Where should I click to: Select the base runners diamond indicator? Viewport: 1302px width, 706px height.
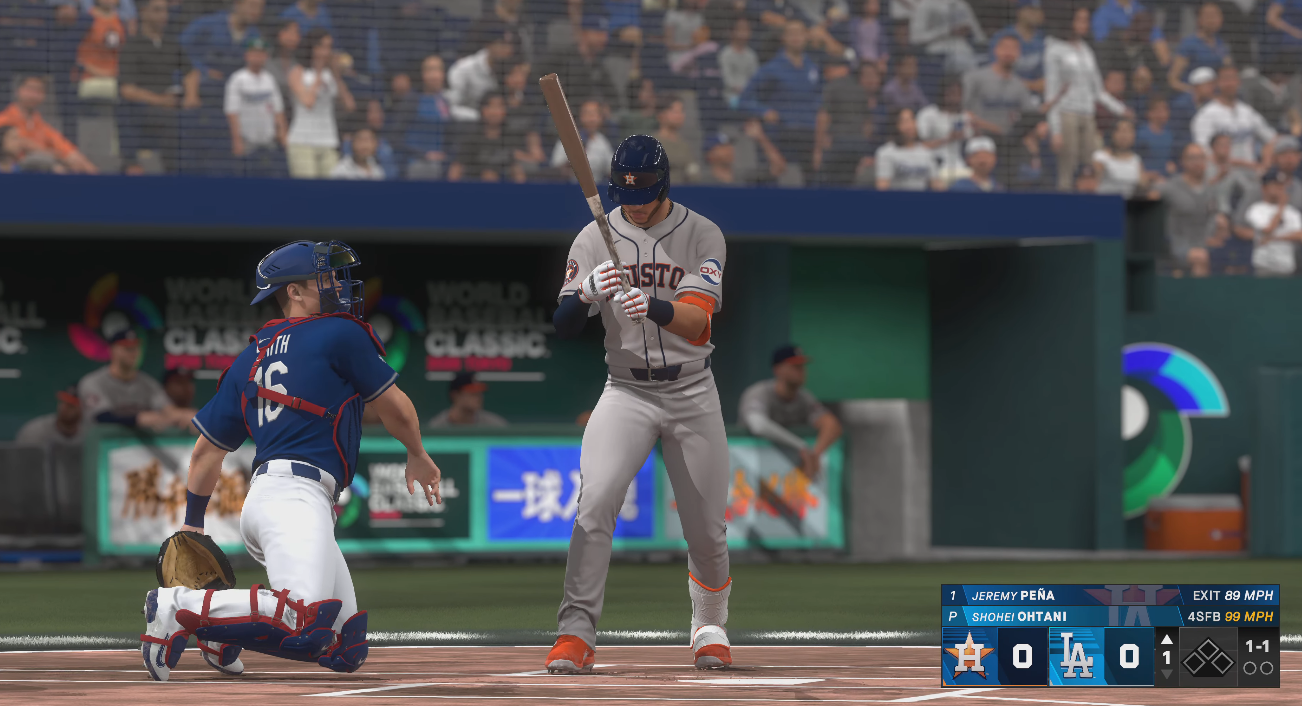pos(1208,657)
